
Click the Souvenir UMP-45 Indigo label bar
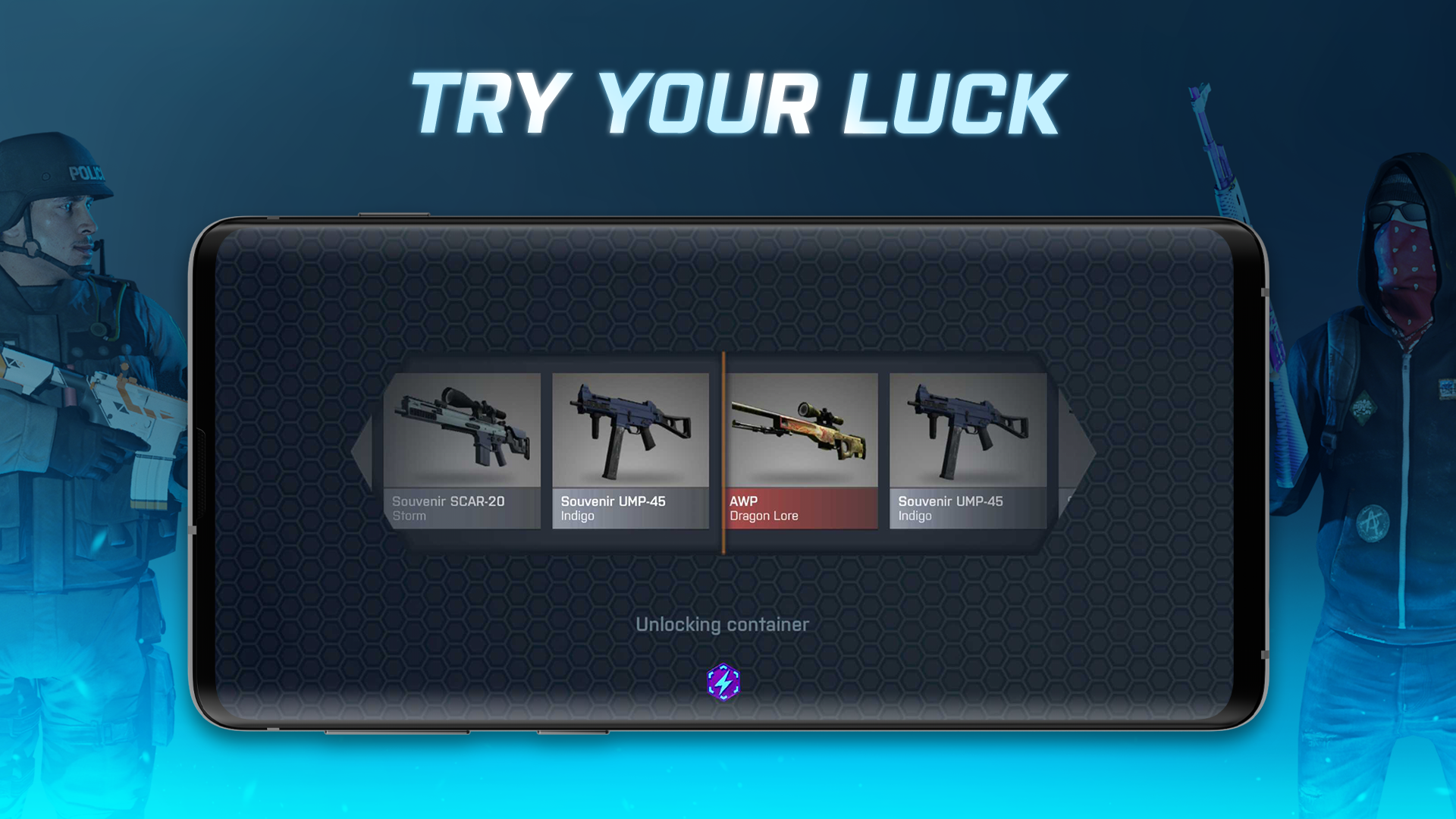(631, 508)
